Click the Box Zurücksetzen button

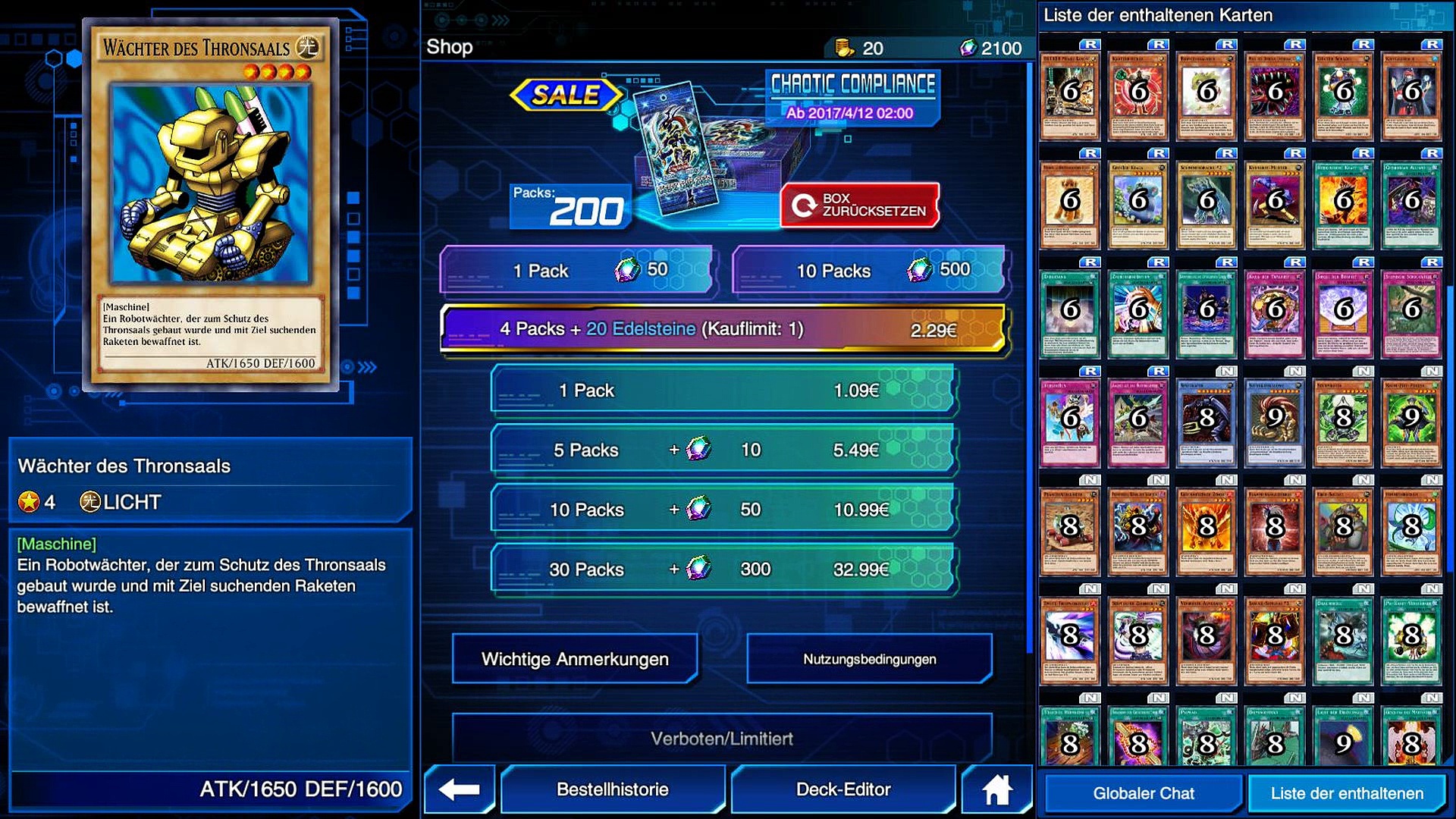coord(860,205)
